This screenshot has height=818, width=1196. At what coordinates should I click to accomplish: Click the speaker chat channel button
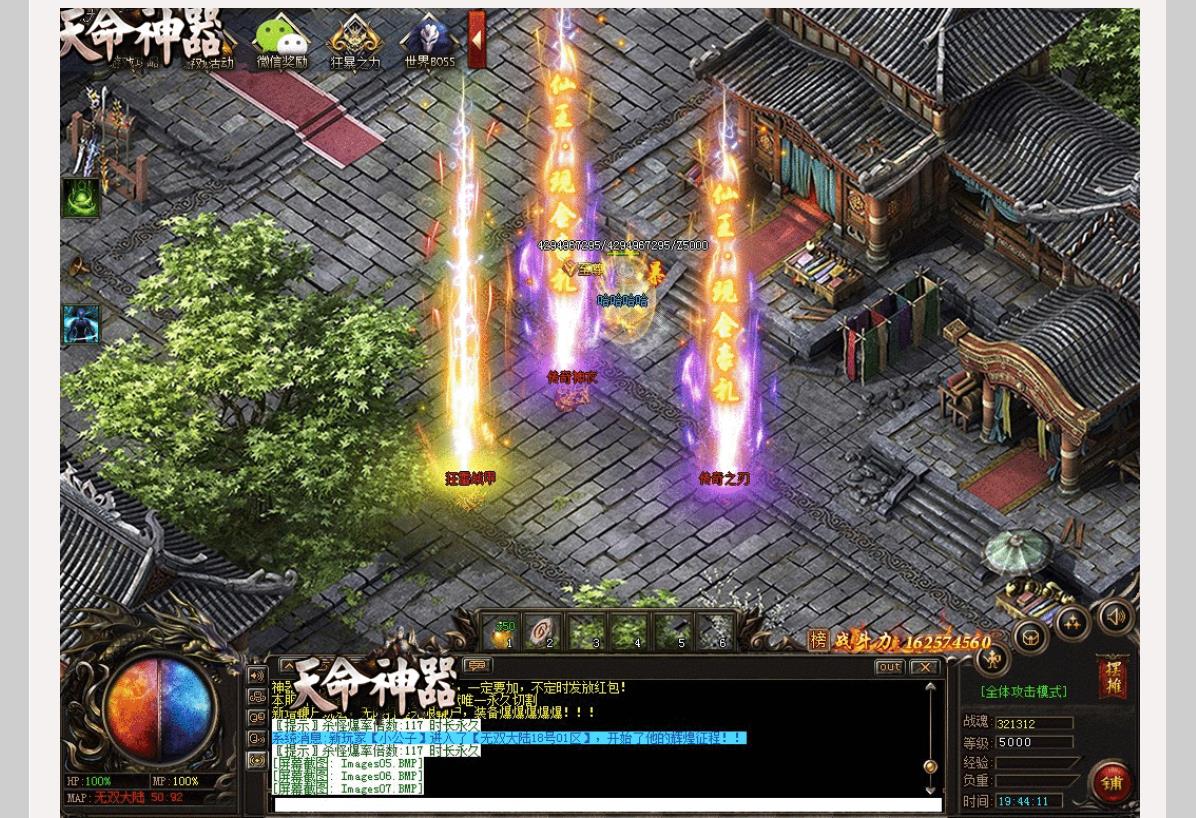click(x=257, y=675)
